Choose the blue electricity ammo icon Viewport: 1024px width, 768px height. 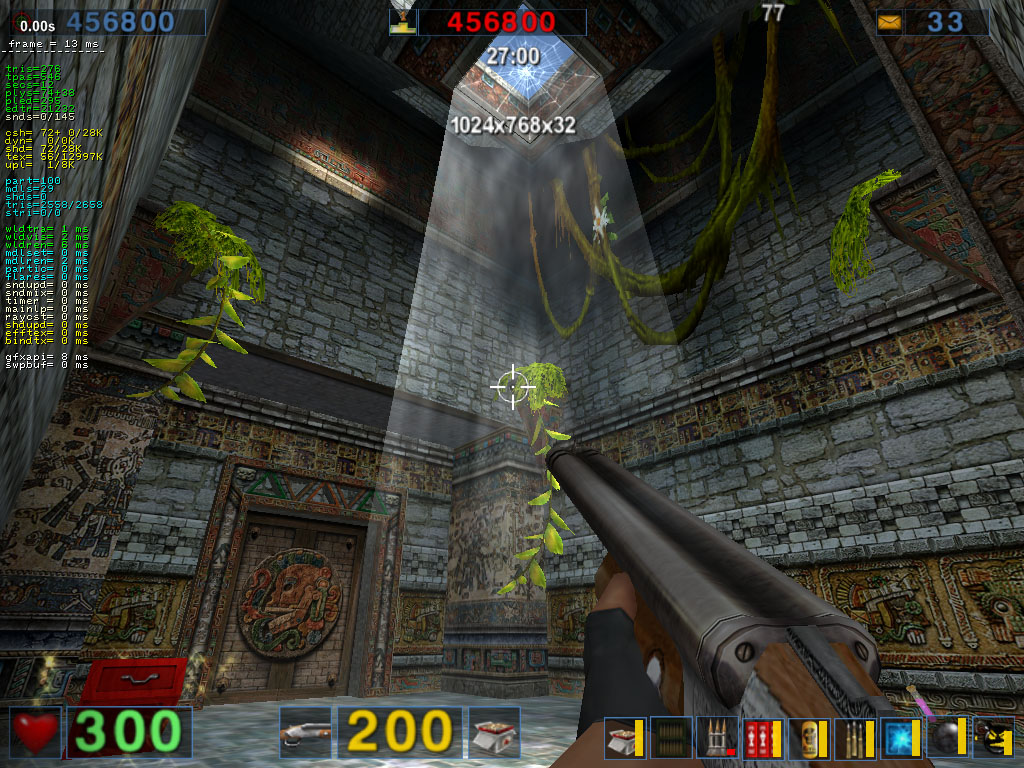[901, 738]
